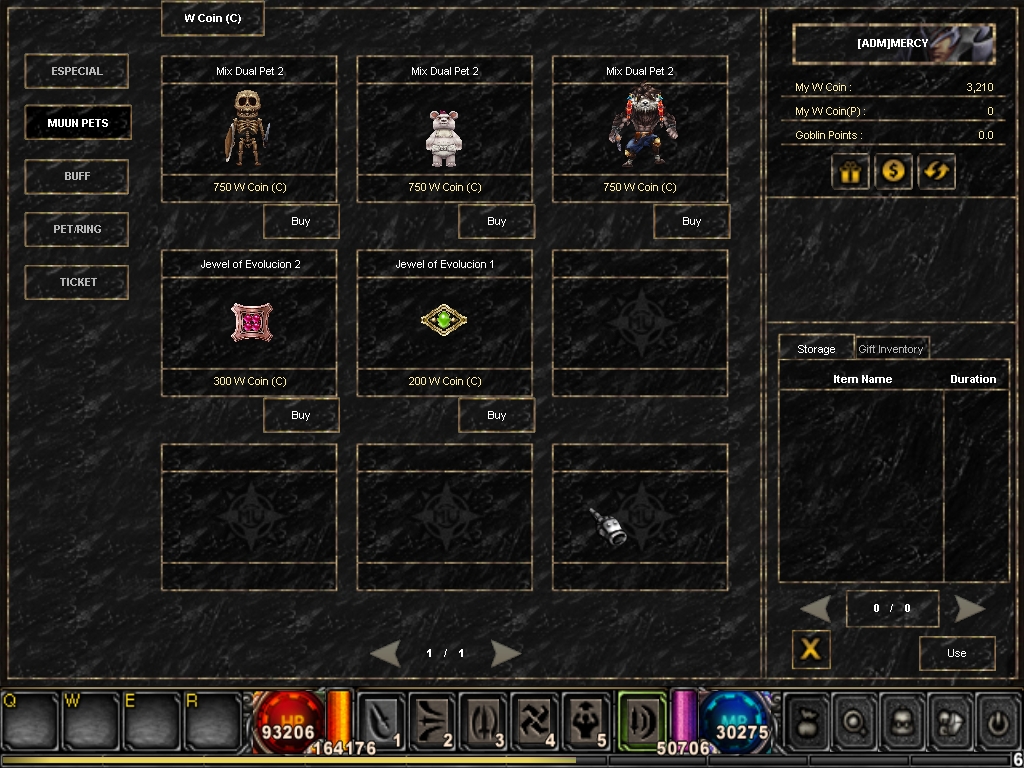Select the MUUN PETS category

click(x=77, y=123)
